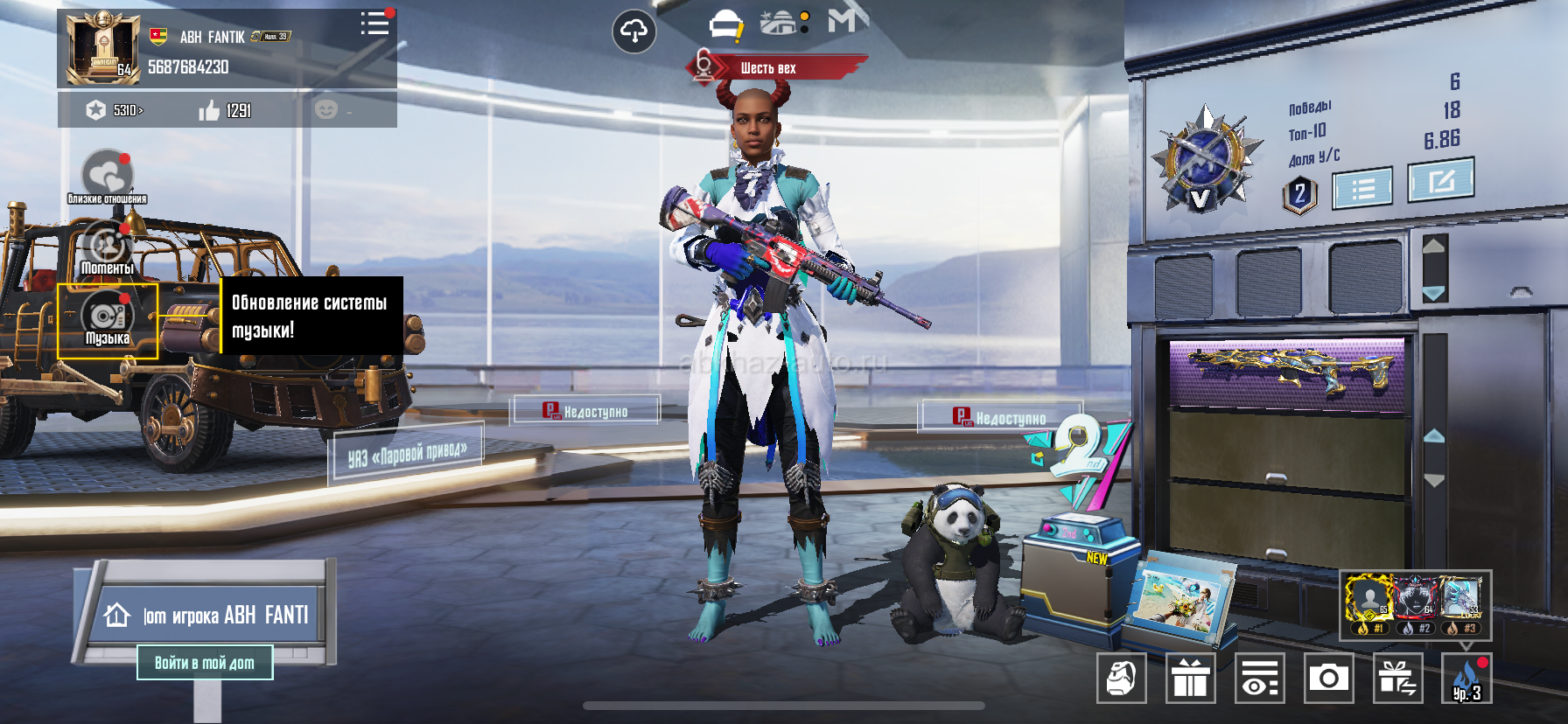Select the helmet icon with exclamation mark
The height and width of the screenshot is (724, 1568).
coord(725,26)
